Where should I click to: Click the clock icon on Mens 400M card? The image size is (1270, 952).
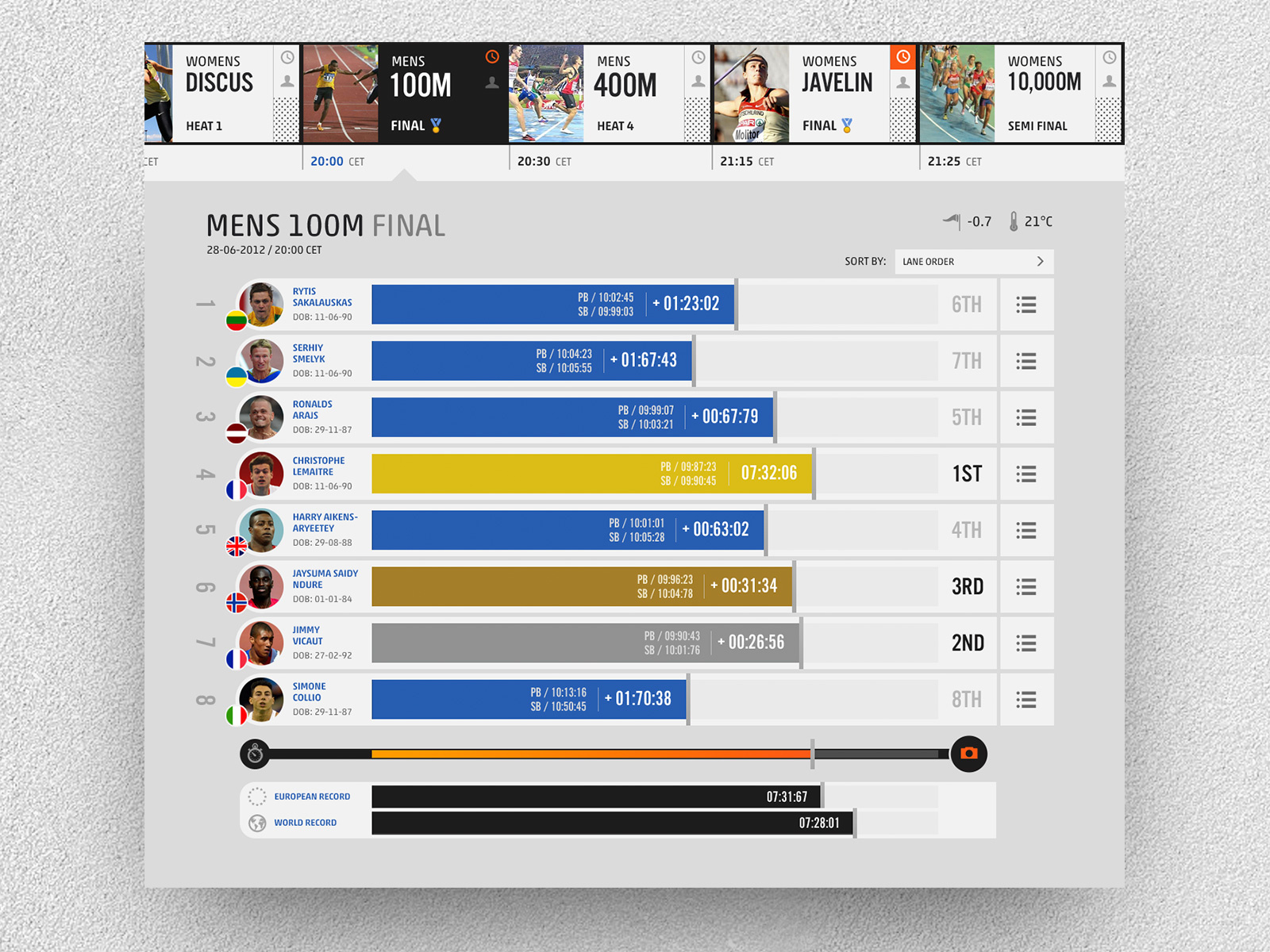[698, 57]
